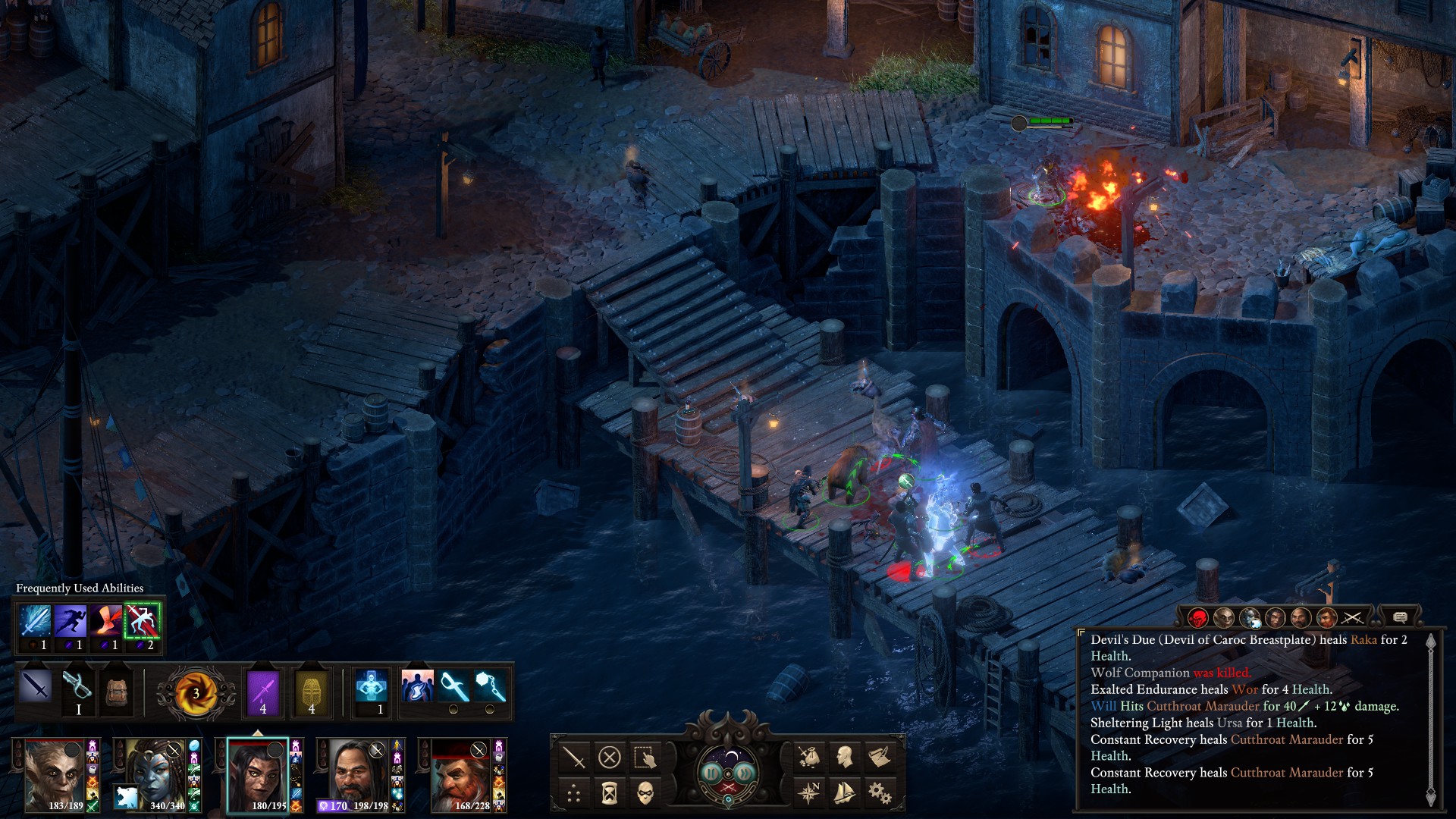Trigger the green-highlighted falling figure ability
This screenshot has height=819, width=1456.
click(142, 621)
